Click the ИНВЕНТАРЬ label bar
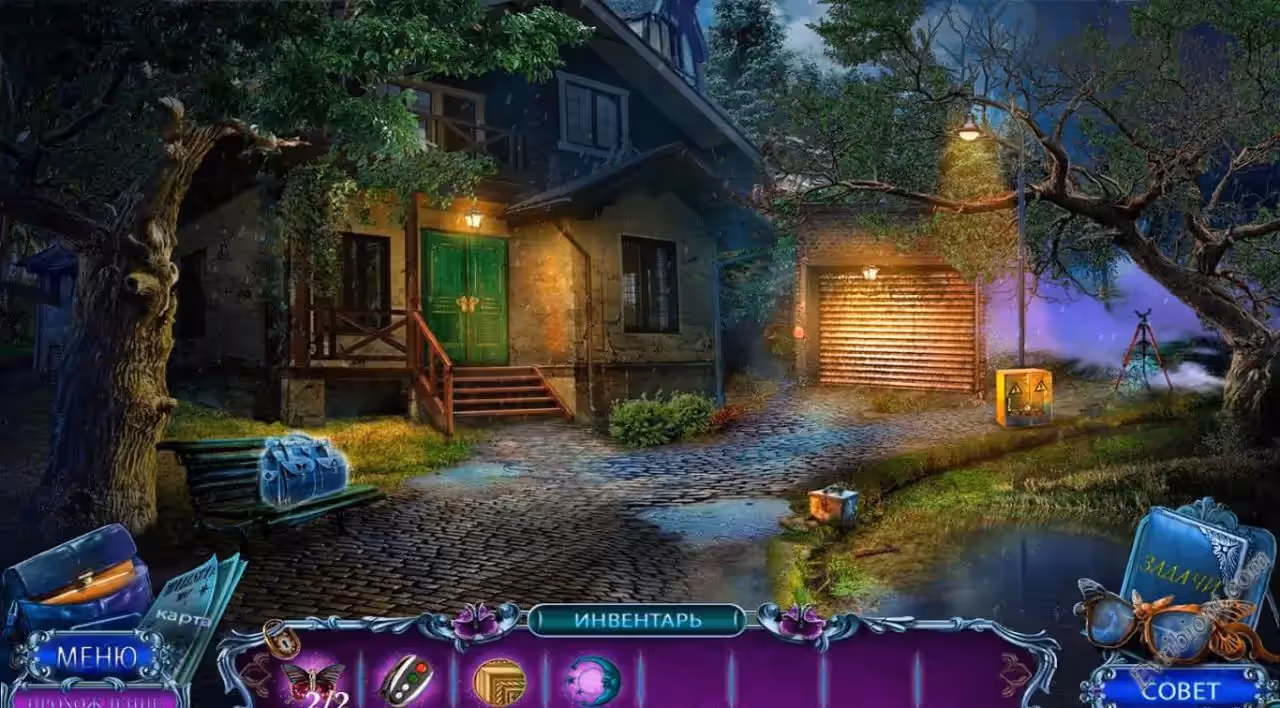The width and height of the screenshot is (1280, 708). click(637, 620)
